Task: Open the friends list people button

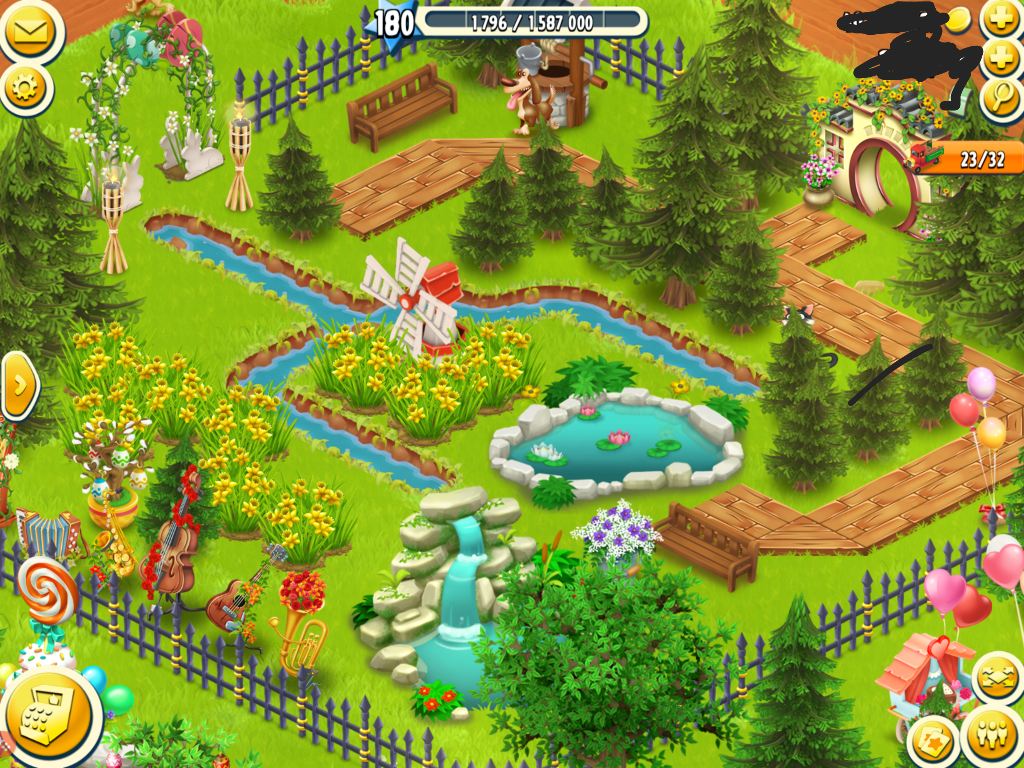Action: (990, 738)
